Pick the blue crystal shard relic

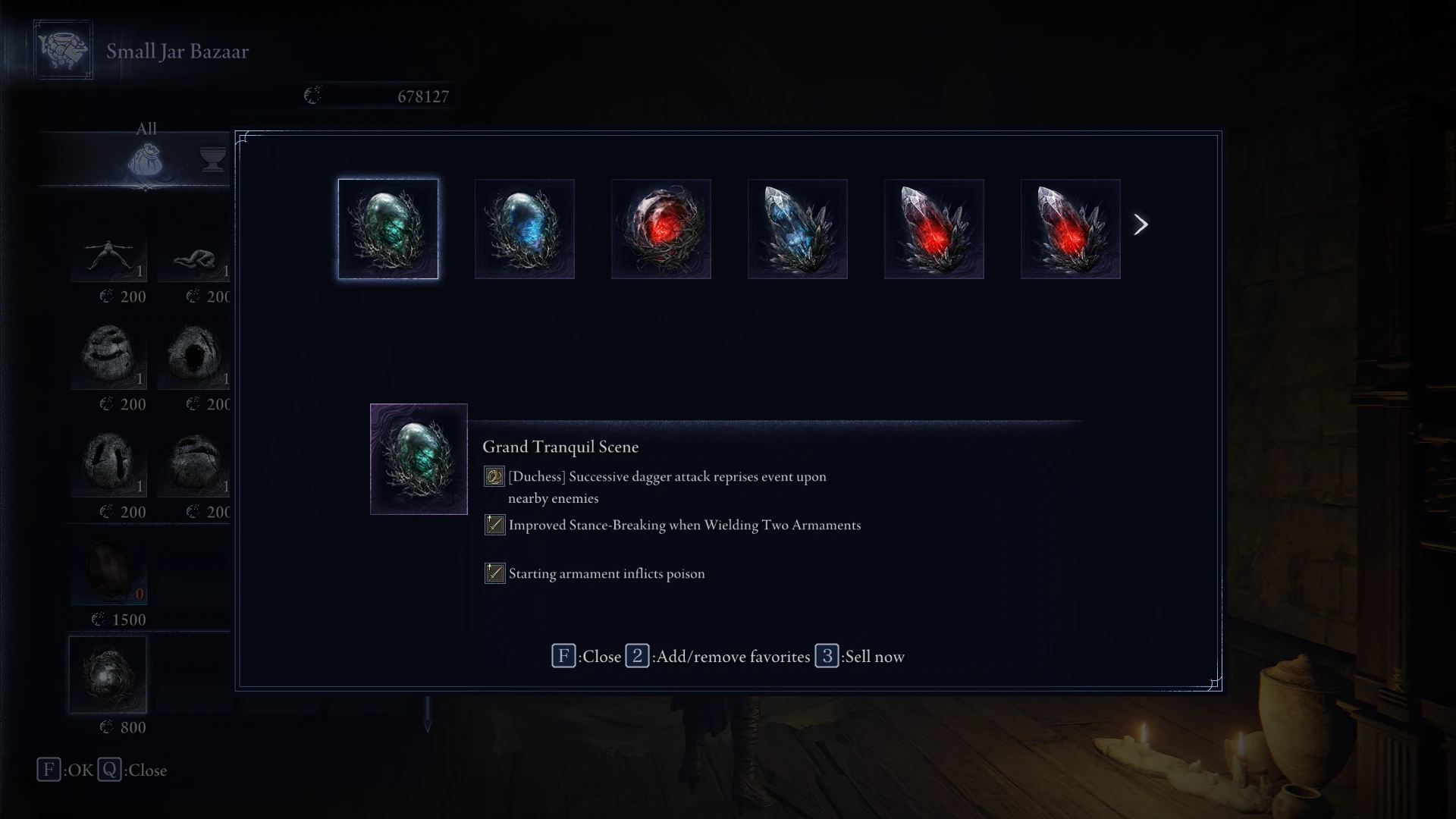pyautogui.click(x=797, y=229)
